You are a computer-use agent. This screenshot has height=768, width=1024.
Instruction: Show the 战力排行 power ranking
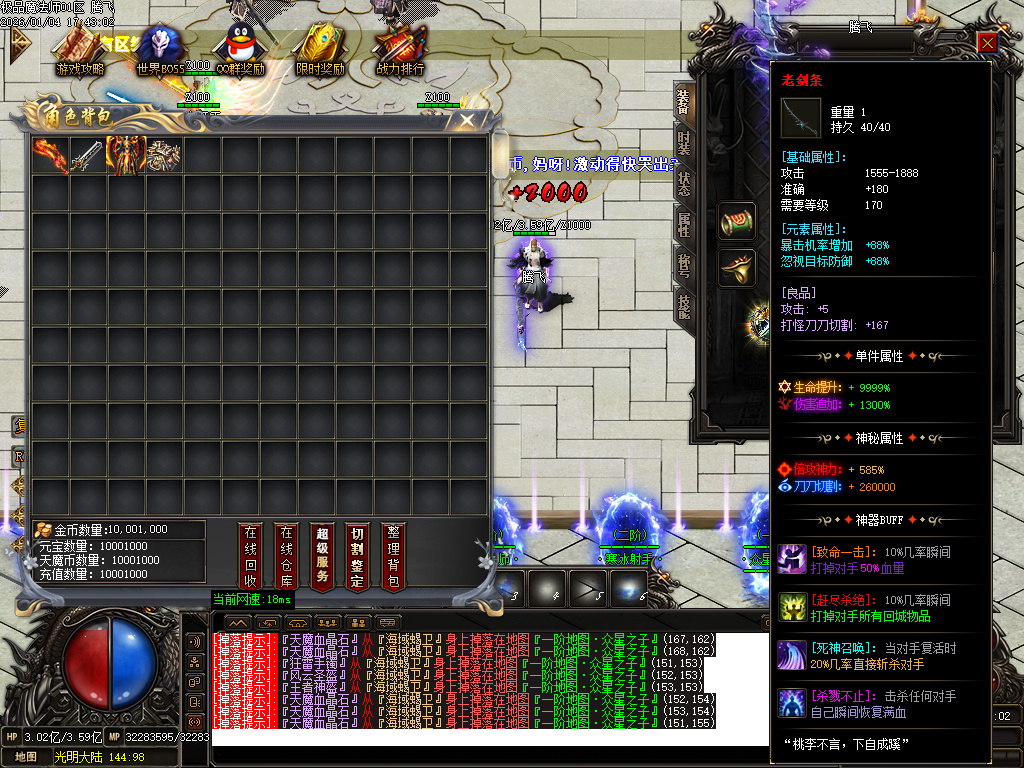click(400, 50)
